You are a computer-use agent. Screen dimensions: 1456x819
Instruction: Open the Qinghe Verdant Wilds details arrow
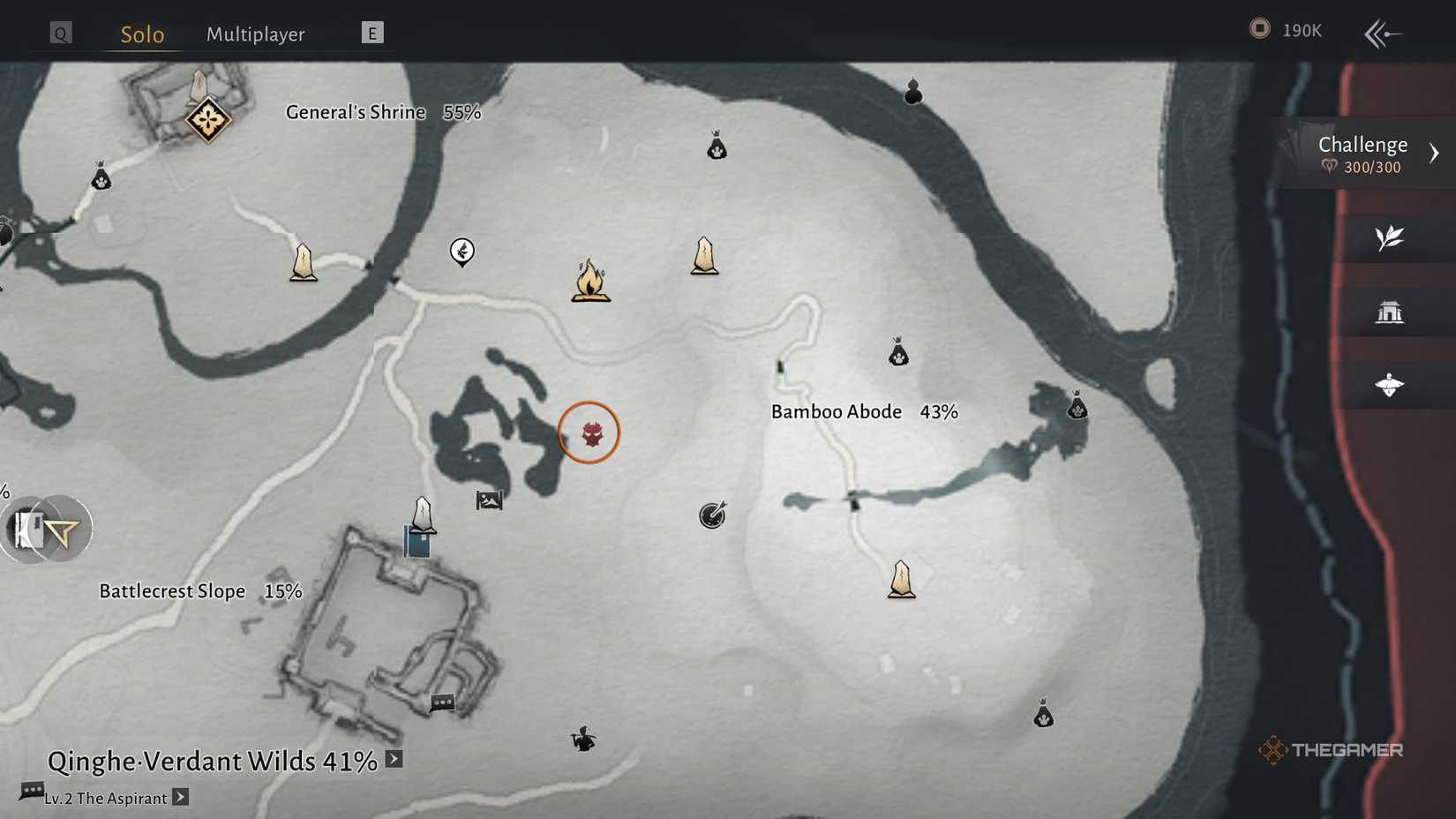(392, 757)
